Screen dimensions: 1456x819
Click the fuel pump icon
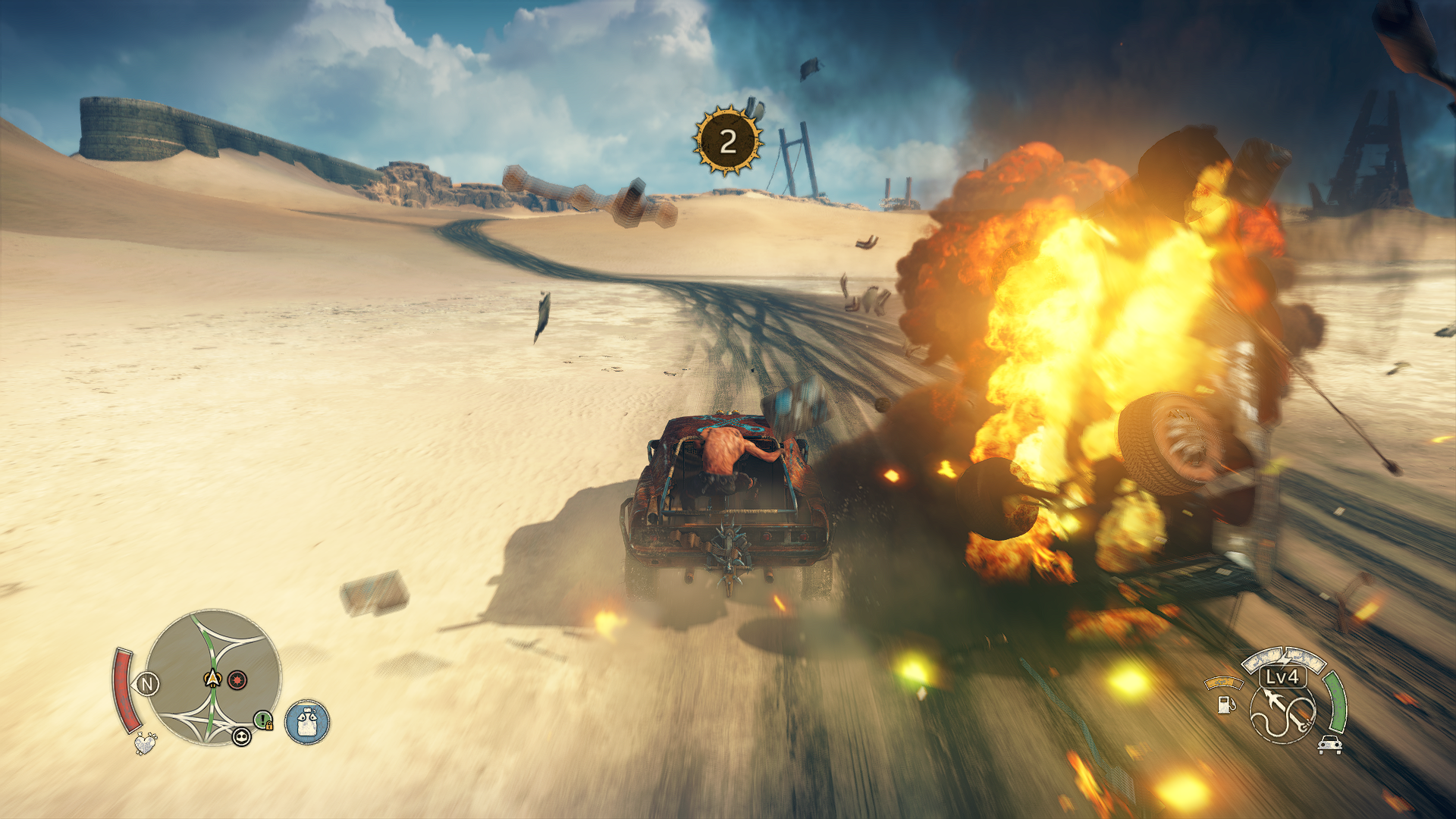point(1225,704)
